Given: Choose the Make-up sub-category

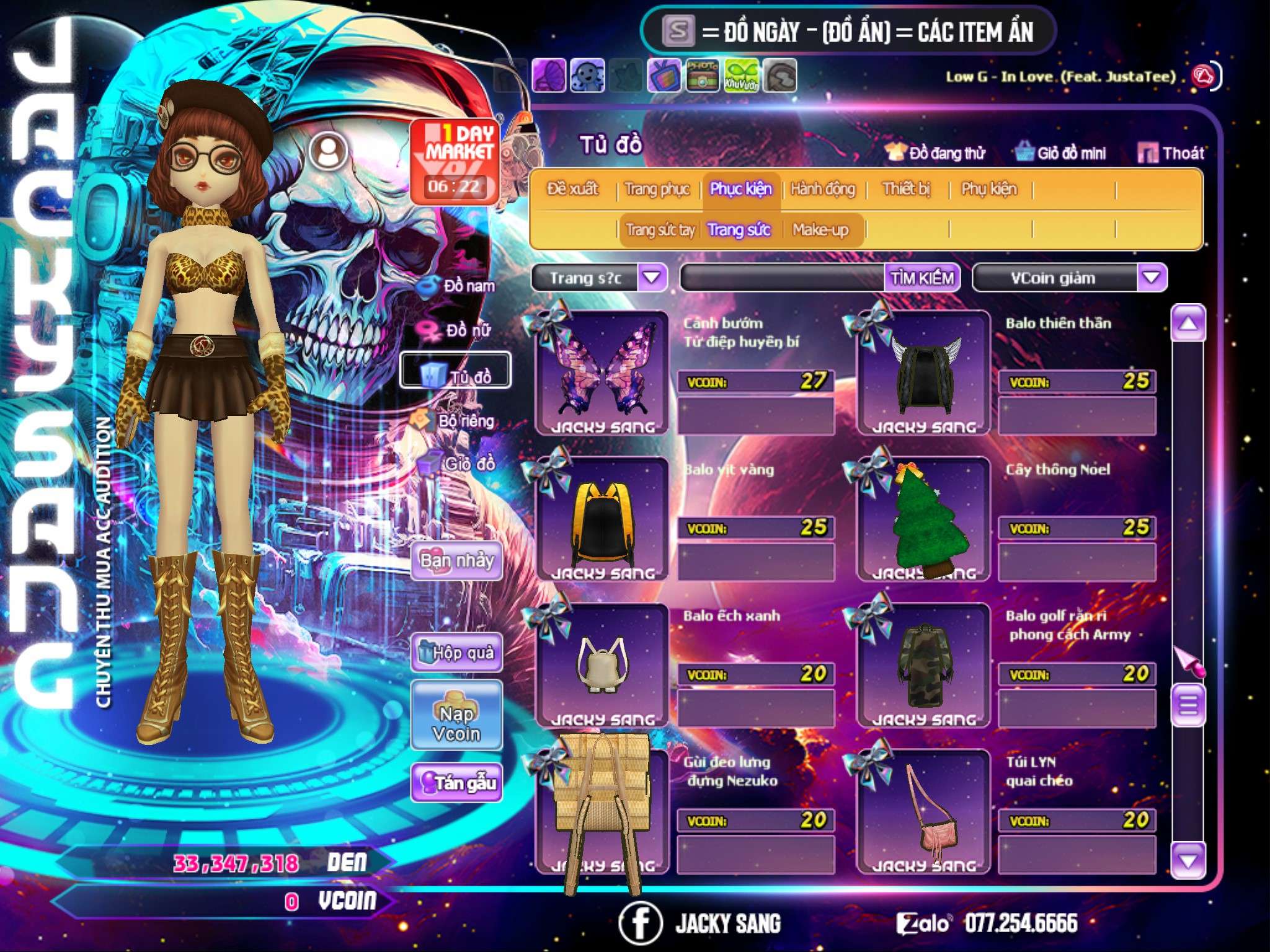Looking at the screenshot, I should click(x=820, y=230).
